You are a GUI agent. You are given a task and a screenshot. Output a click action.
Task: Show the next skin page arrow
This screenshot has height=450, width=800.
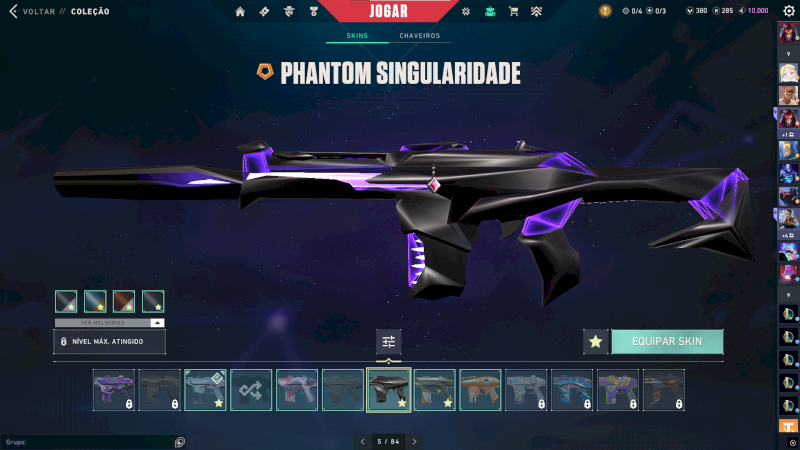pyautogui.click(x=414, y=441)
